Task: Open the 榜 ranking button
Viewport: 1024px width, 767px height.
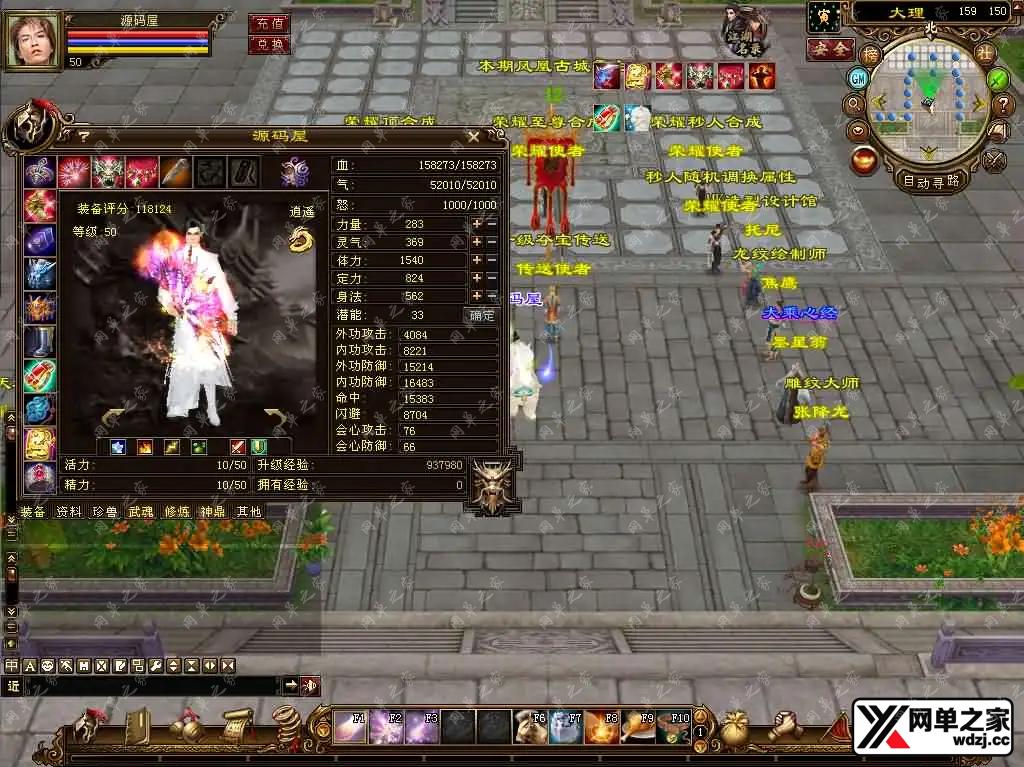Action: [x=872, y=54]
